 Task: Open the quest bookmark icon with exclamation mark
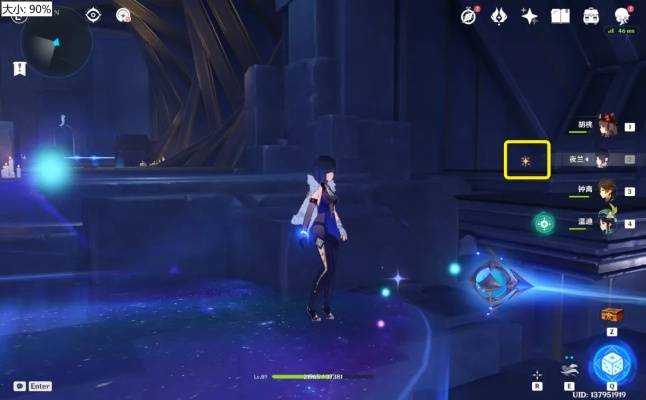pos(19,68)
